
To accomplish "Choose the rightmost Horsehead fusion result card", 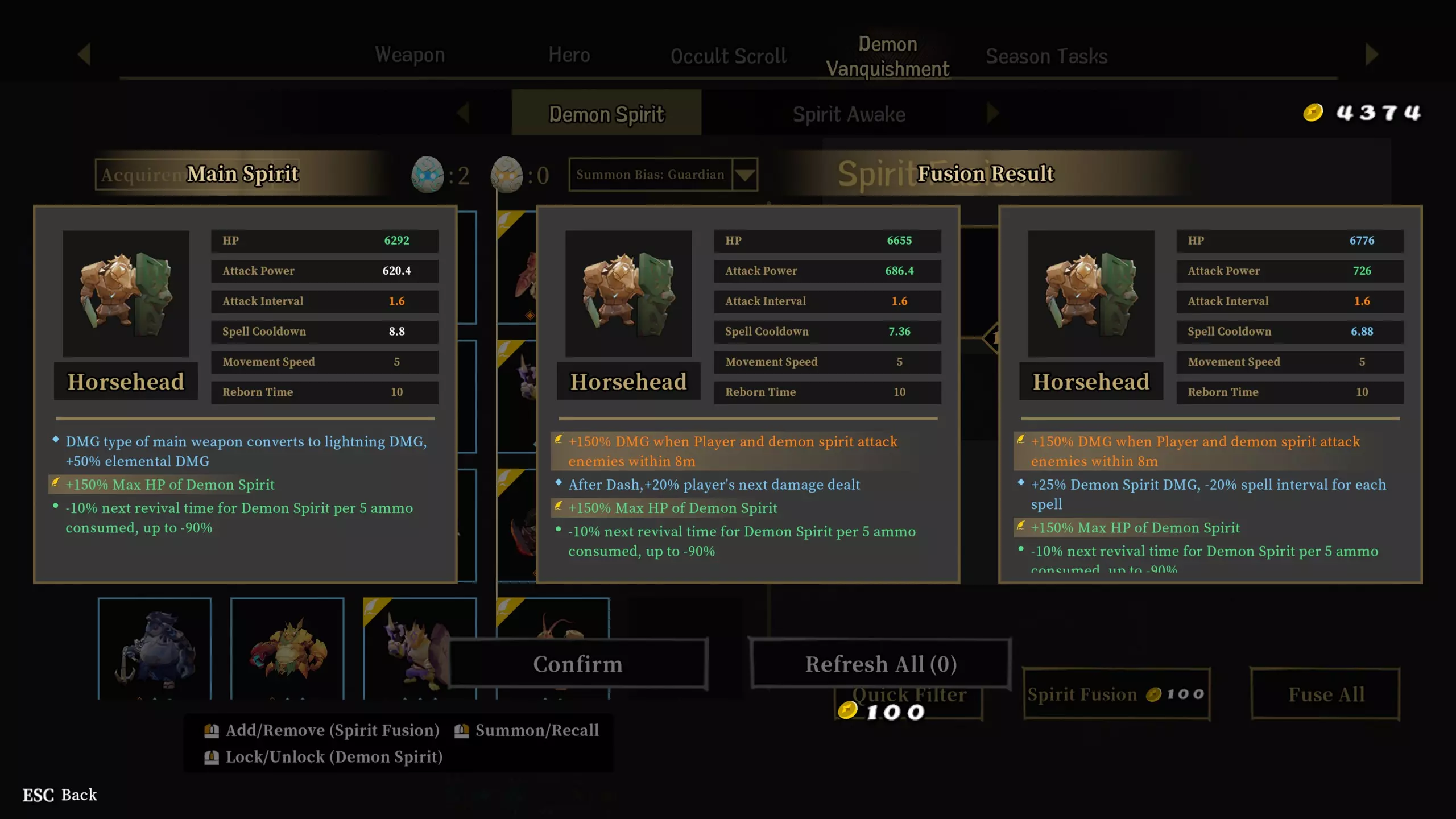I will pos(1210,394).
